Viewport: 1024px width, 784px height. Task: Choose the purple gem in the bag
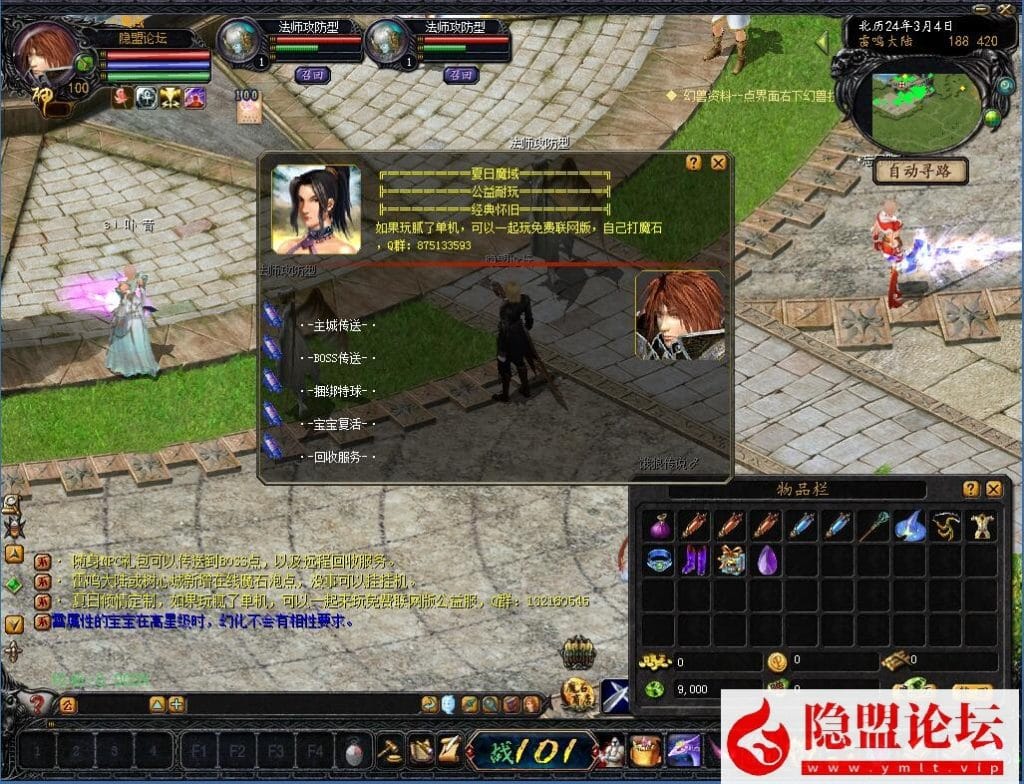click(x=766, y=560)
